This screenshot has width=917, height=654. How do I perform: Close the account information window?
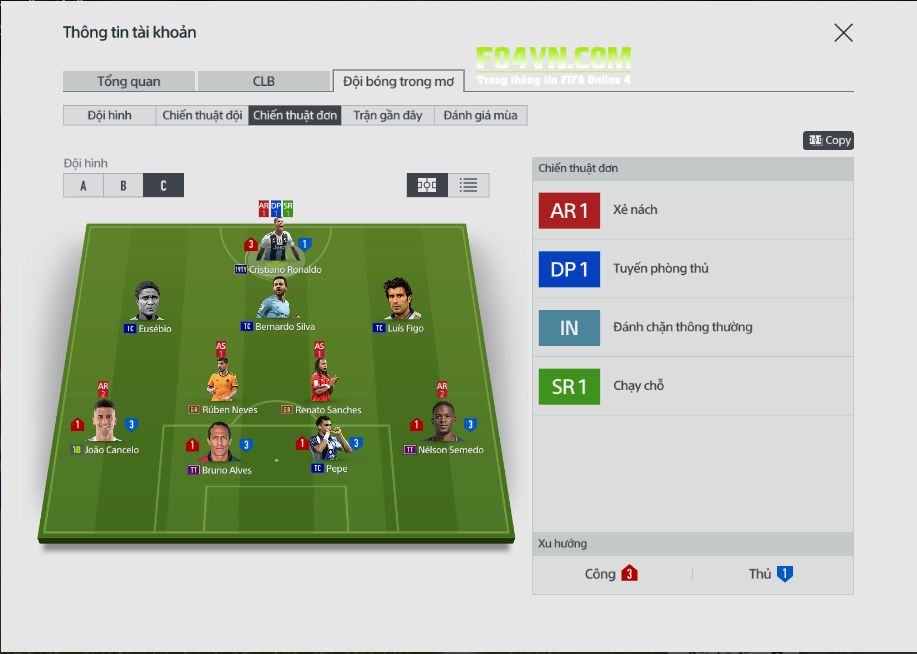tap(843, 33)
